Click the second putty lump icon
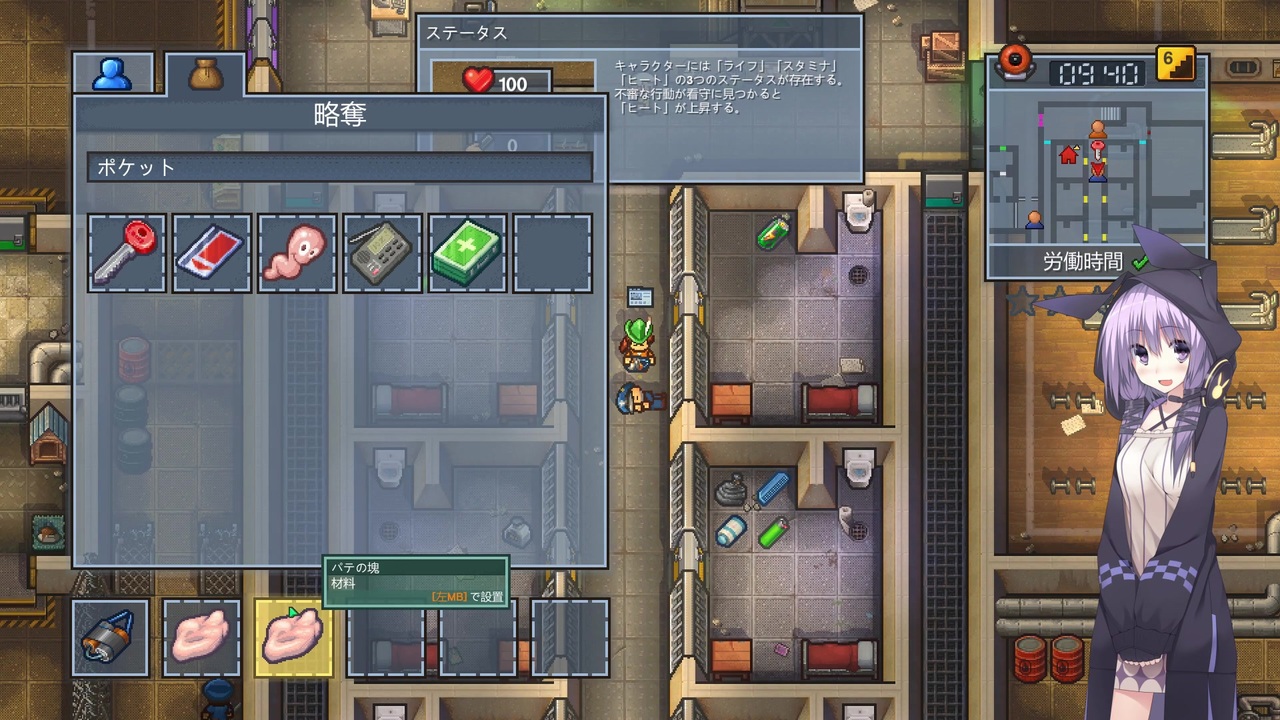1280x720 pixels. coord(201,637)
